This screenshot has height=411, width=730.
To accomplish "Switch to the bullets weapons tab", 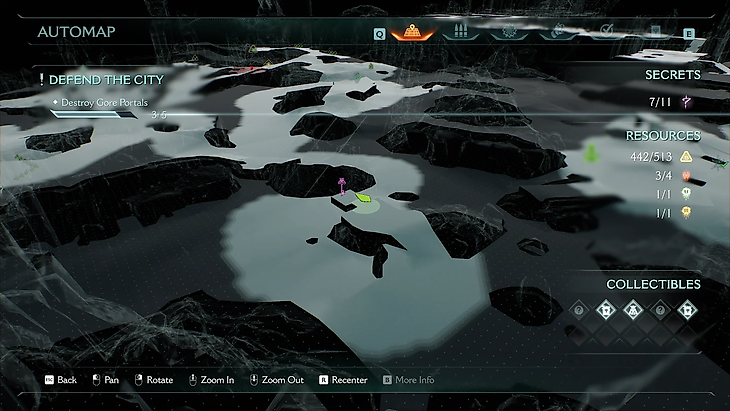I will pos(461,31).
